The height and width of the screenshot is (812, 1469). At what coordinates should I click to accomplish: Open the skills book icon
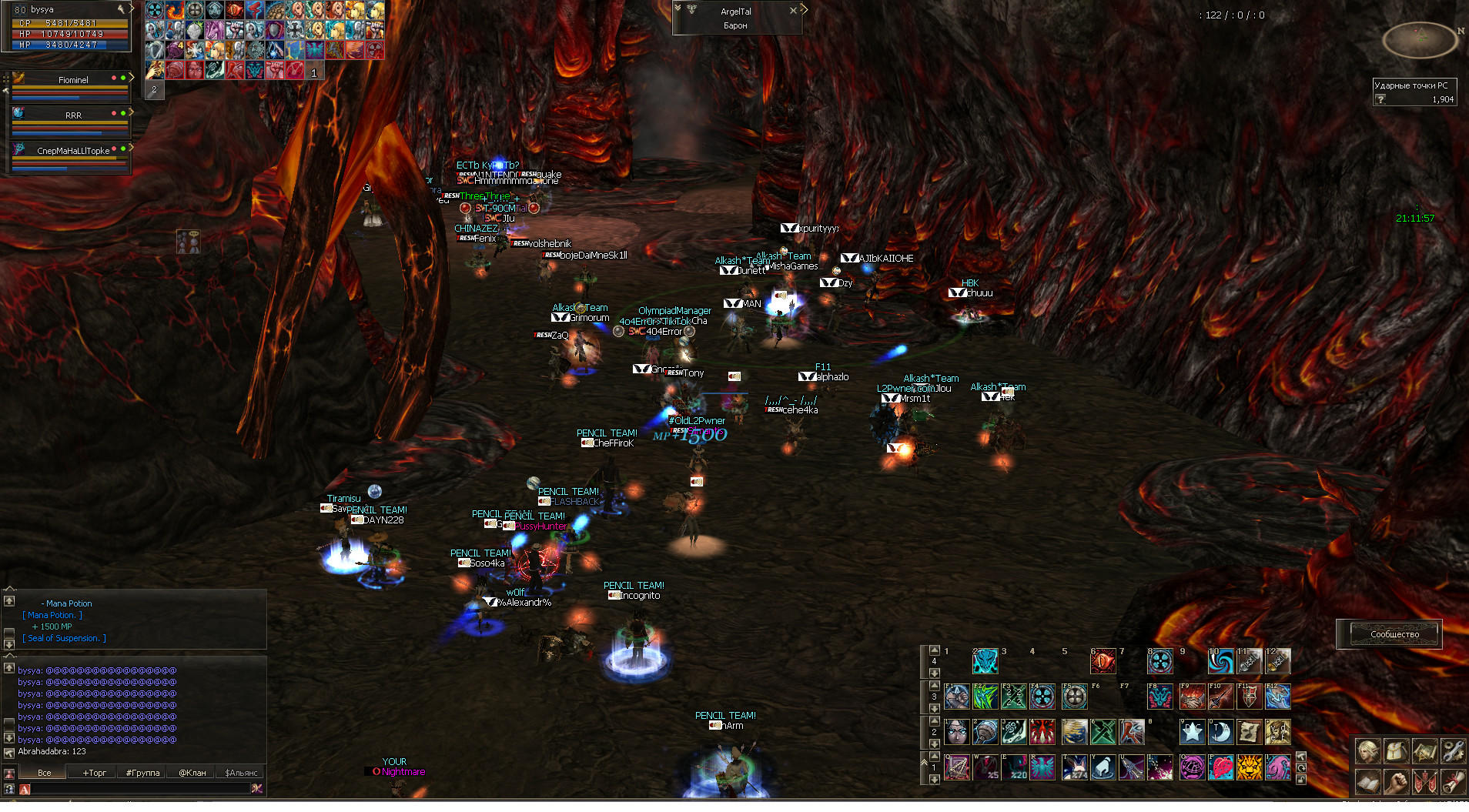[1368, 782]
